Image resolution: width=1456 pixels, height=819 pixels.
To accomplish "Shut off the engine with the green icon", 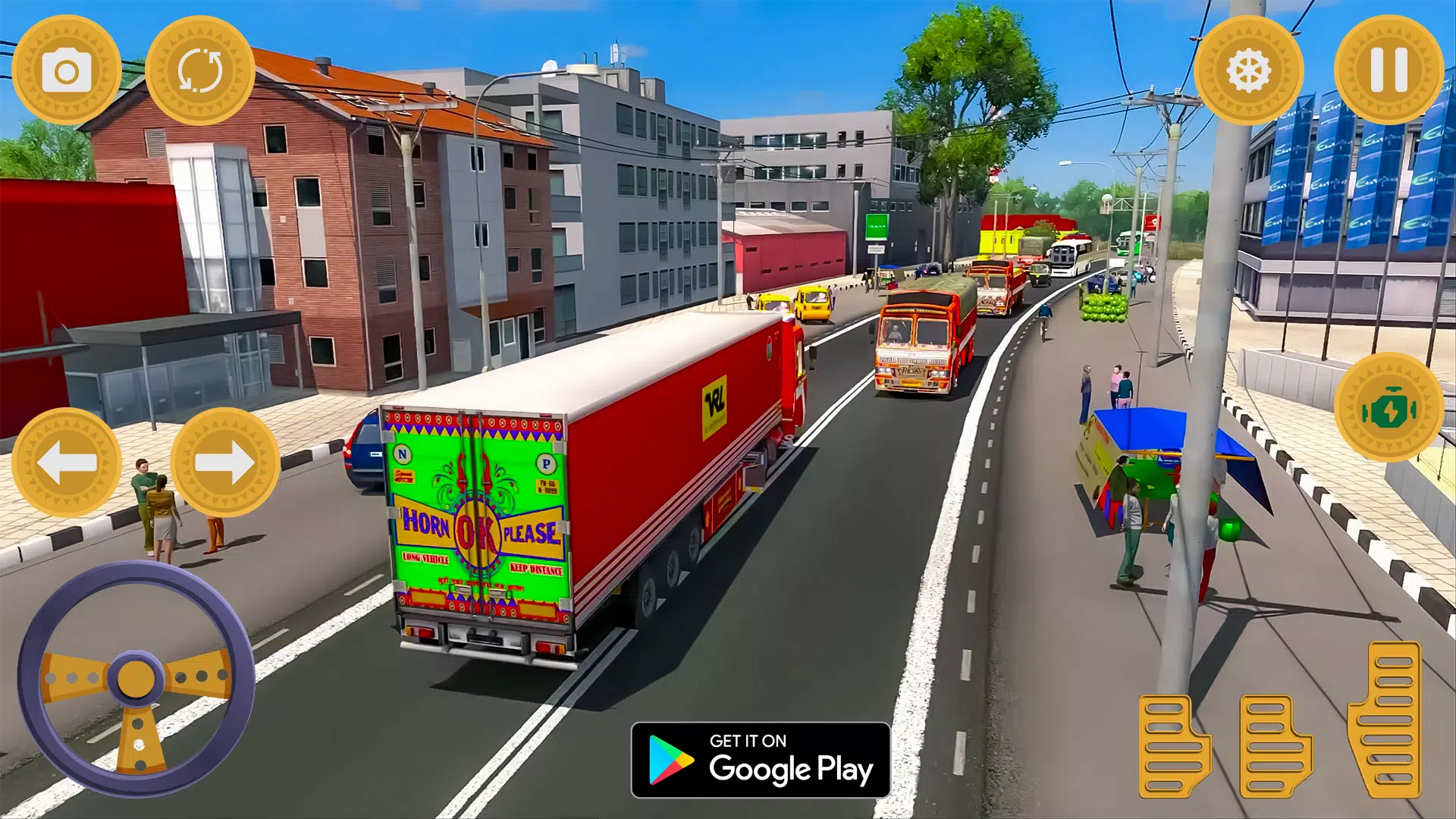I will coord(1388,406).
